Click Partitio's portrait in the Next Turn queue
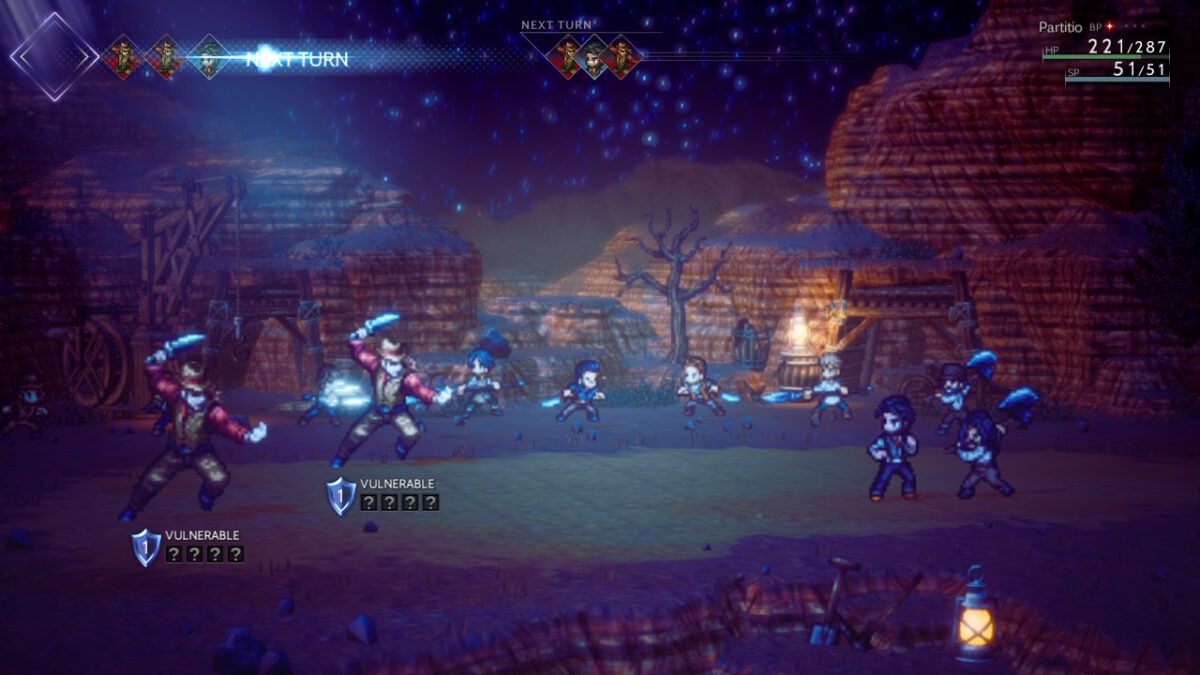This screenshot has width=1200, height=675. click(x=595, y=57)
